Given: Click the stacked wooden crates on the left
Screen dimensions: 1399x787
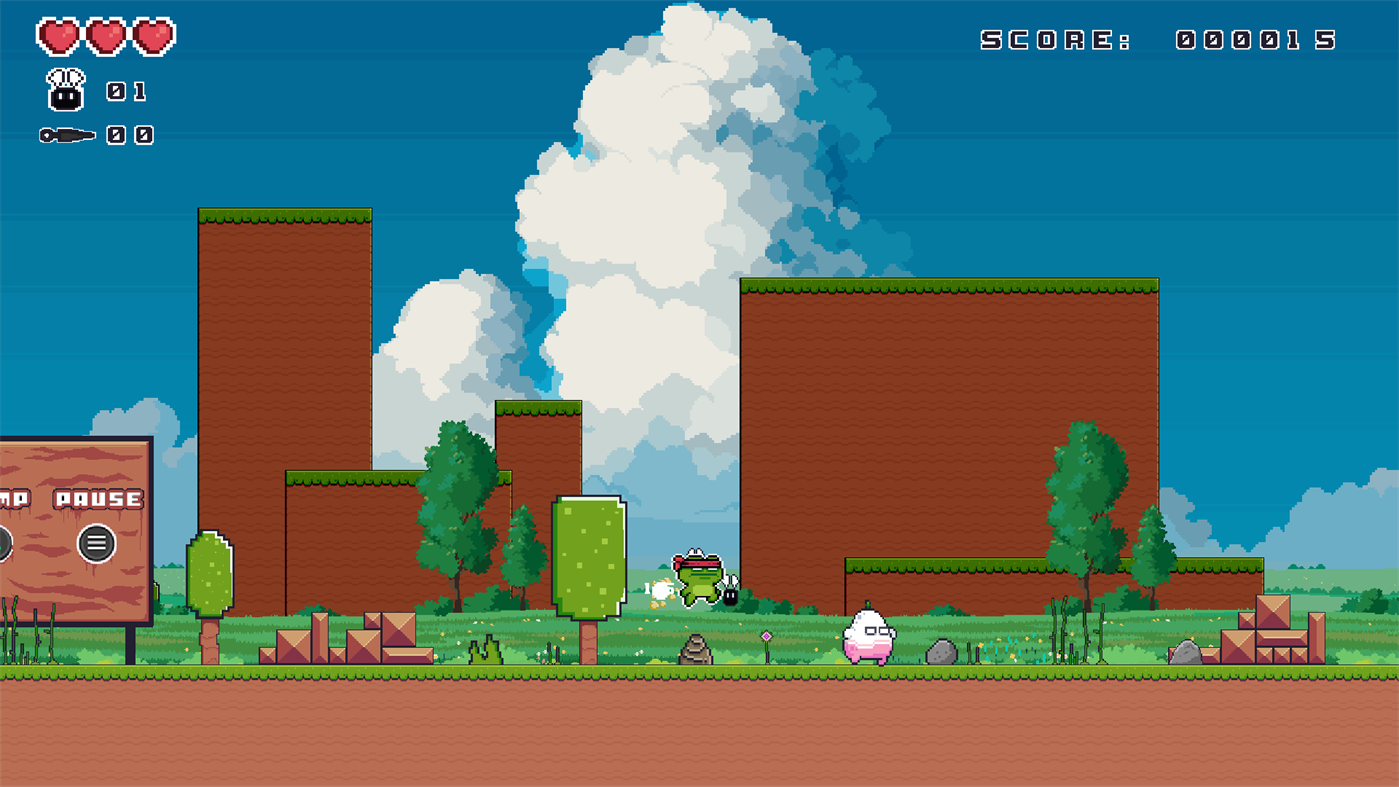Looking at the screenshot, I should (345, 635).
